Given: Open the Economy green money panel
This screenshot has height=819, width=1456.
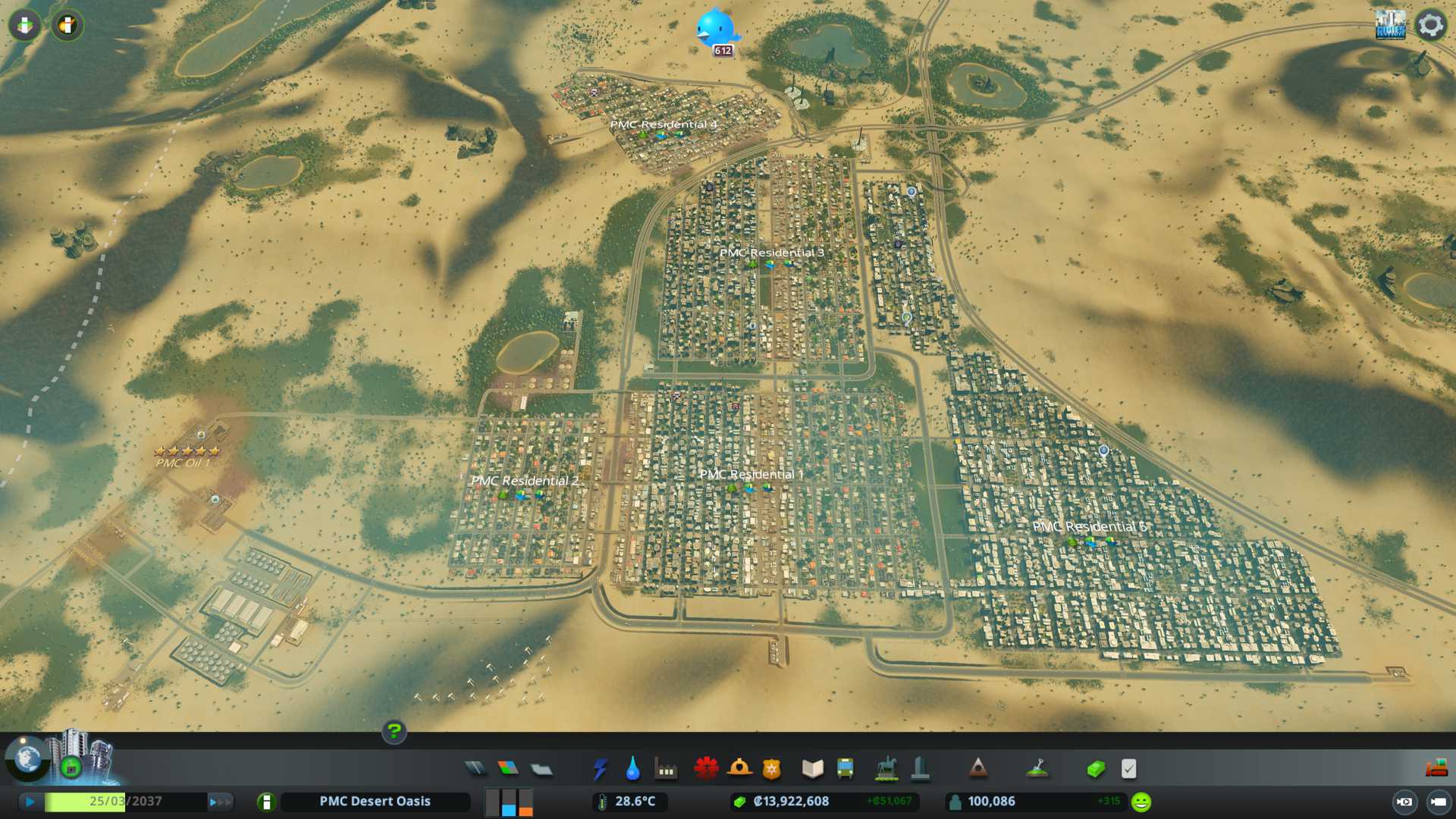Looking at the screenshot, I should pyautogui.click(x=1096, y=769).
